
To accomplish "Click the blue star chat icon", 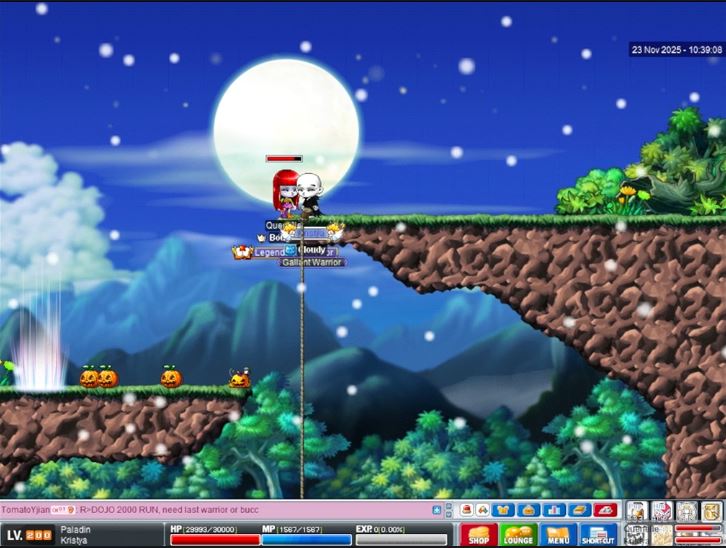I will coord(435,510).
